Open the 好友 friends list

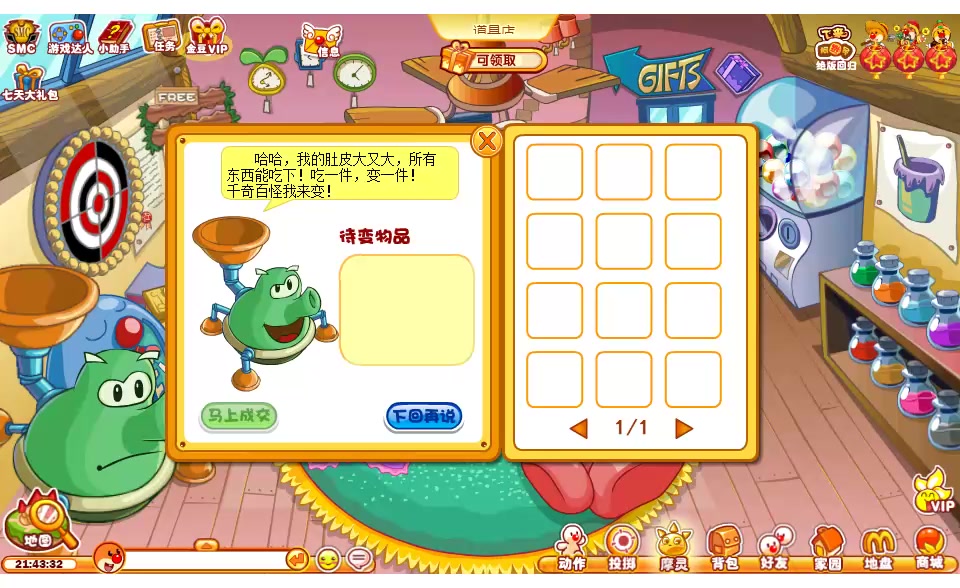pyautogui.click(x=773, y=547)
